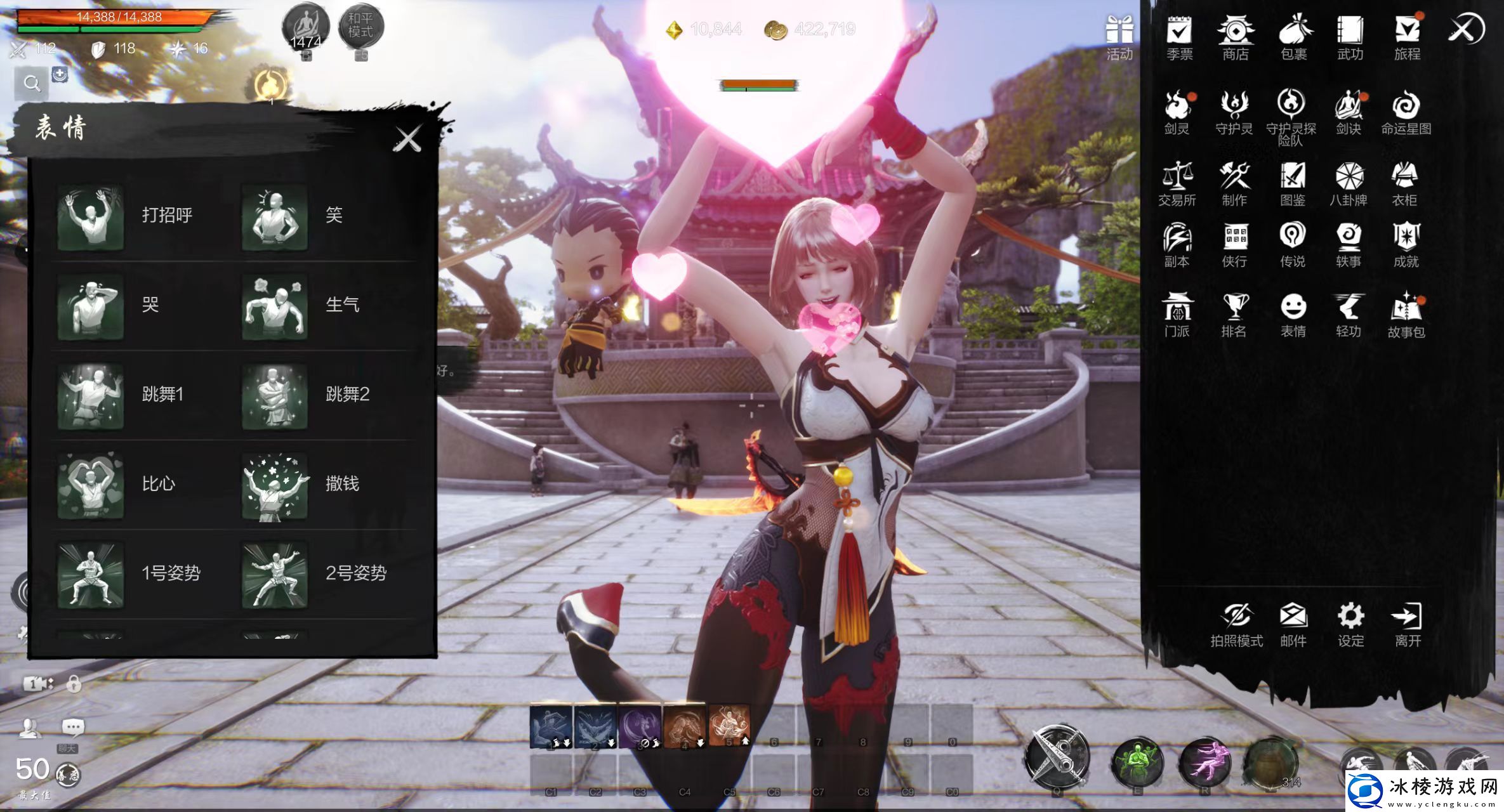
Task: Open the 衣柜 wardrobe
Action: (1404, 183)
